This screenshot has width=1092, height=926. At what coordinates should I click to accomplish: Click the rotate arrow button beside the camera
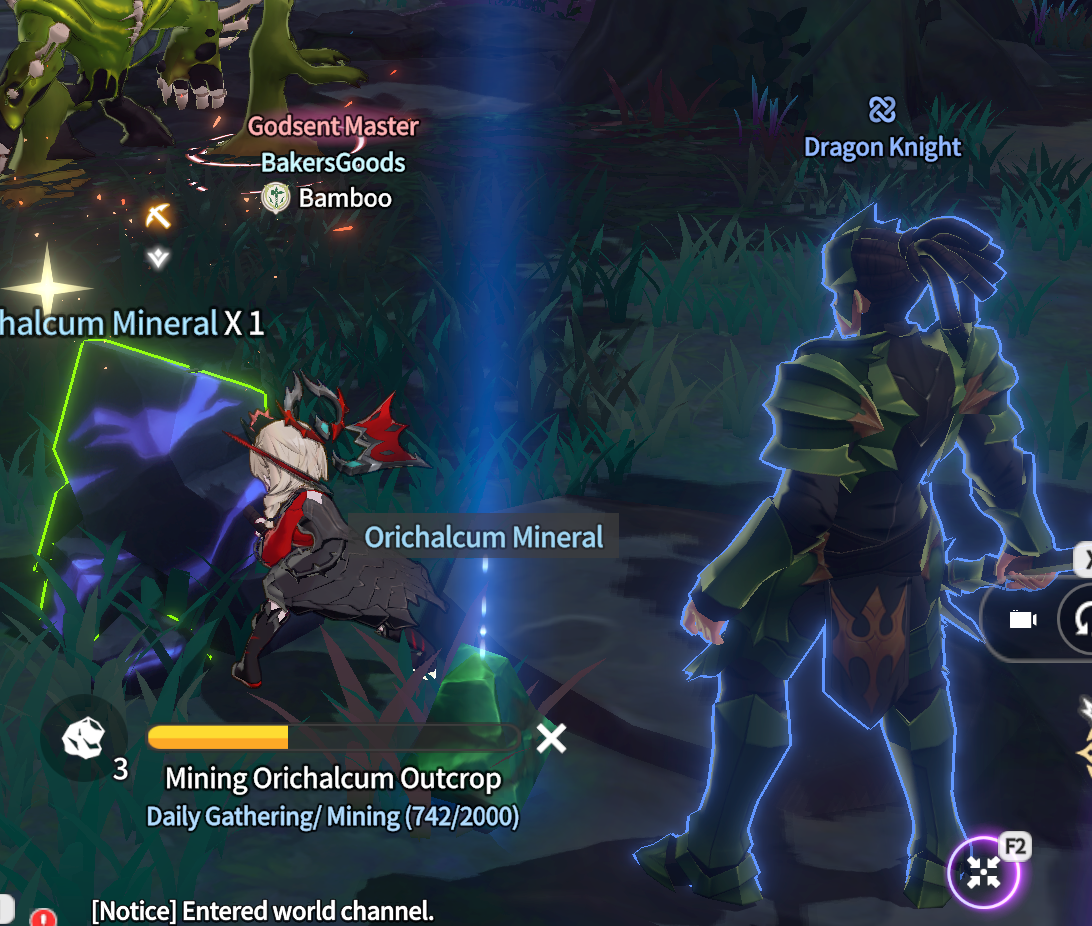(1081, 620)
